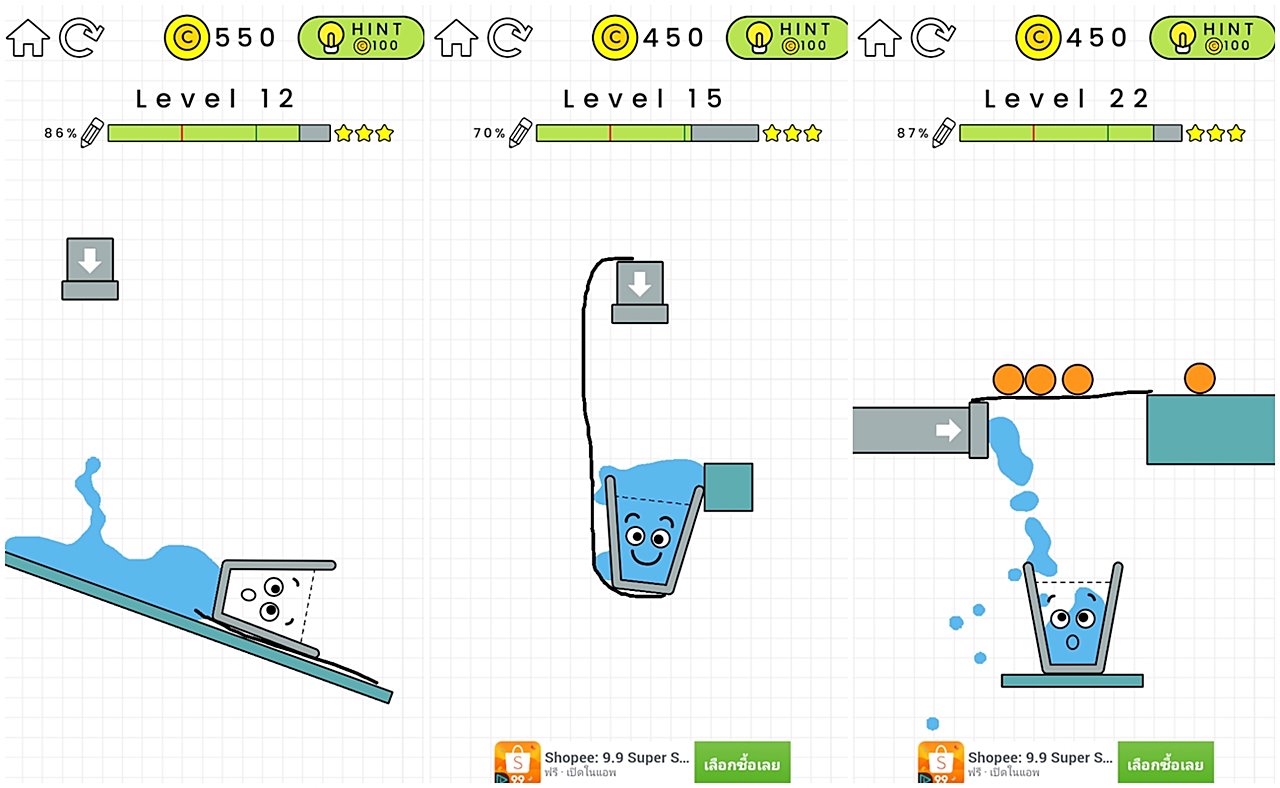Click the green Shopee ad button under Level 15
This screenshot has width=1280, height=788.
coord(742,764)
